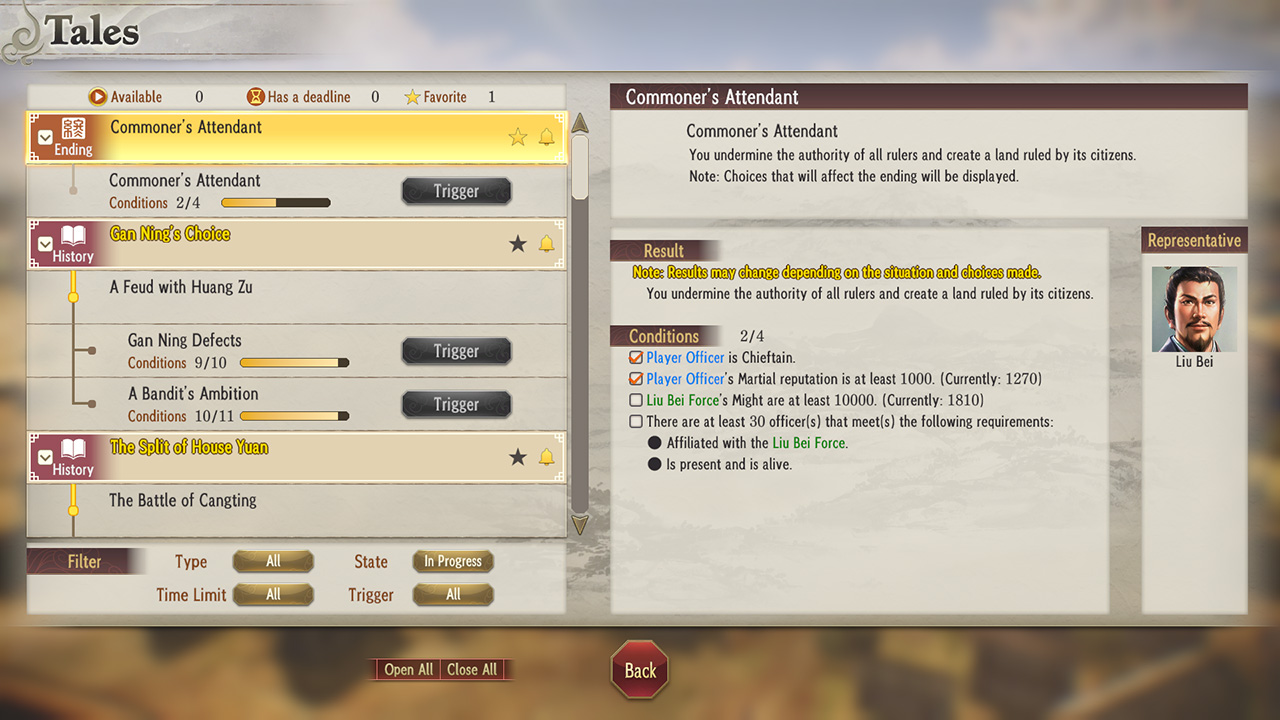Click Liu Bei's representative portrait
This screenshot has height=720, width=1280.
point(1194,307)
